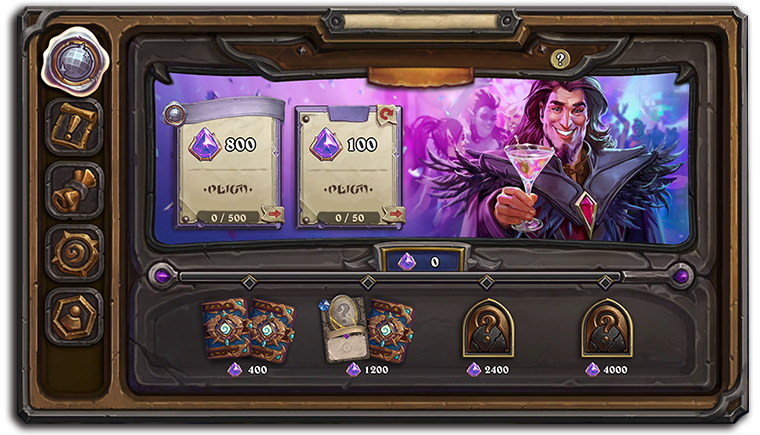Viewport: 760px width, 435px height.
Task: Select the hexagon pawn profile tab
Action: (x=73, y=316)
